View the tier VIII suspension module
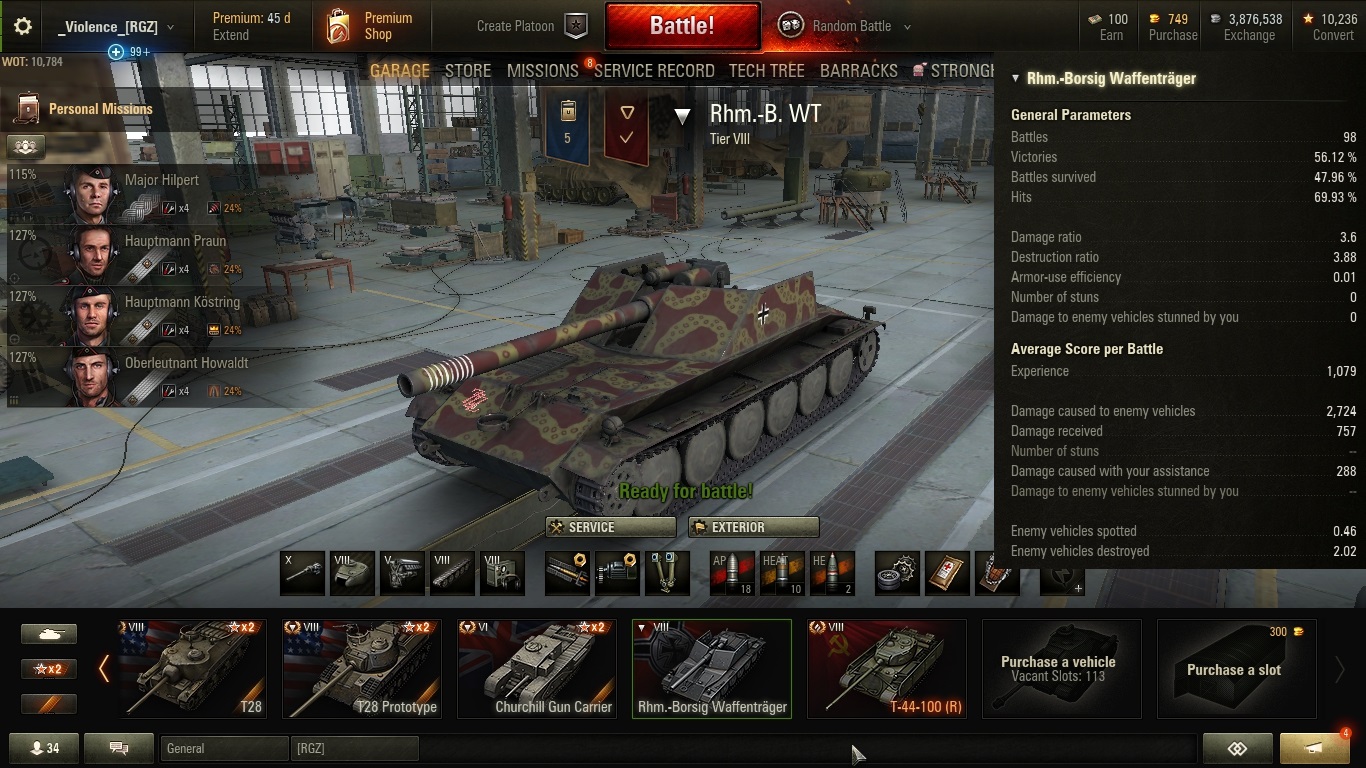This screenshot has width=1366, height=768. click(452, 572)
